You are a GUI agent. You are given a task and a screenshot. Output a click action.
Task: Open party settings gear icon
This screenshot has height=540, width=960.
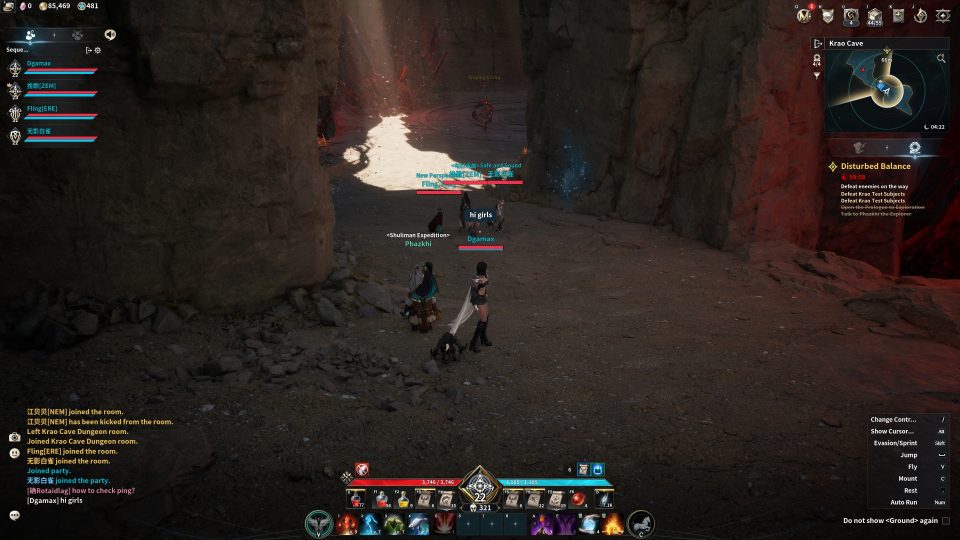click(x=98, y=49)
